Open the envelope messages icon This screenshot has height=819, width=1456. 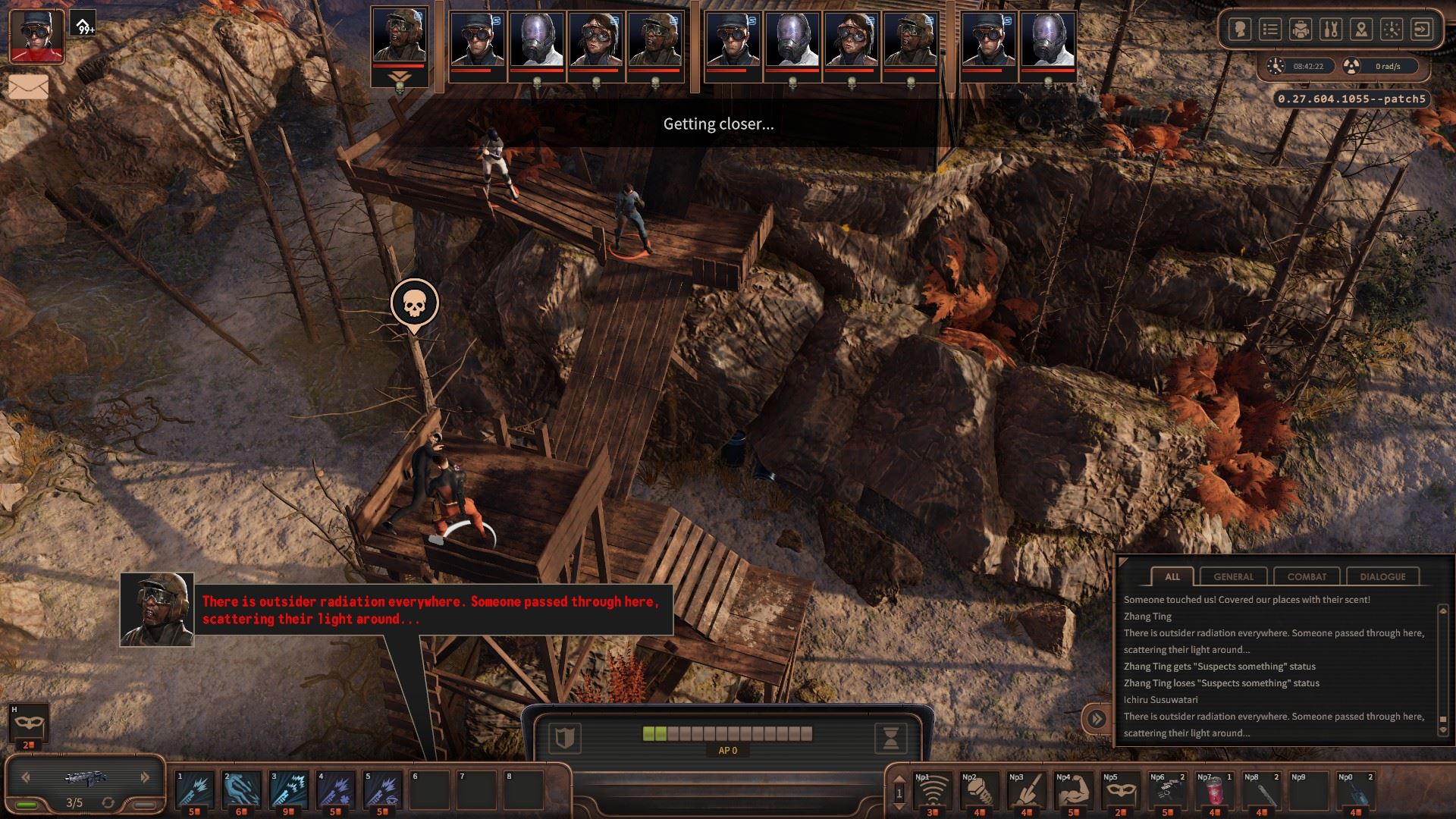click(x=29, y=87)
